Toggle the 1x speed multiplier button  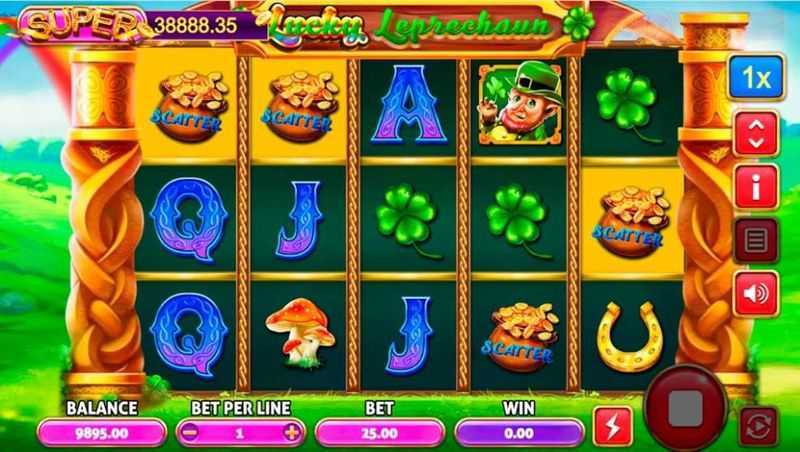pyautogui.click(x=756, y=78)
